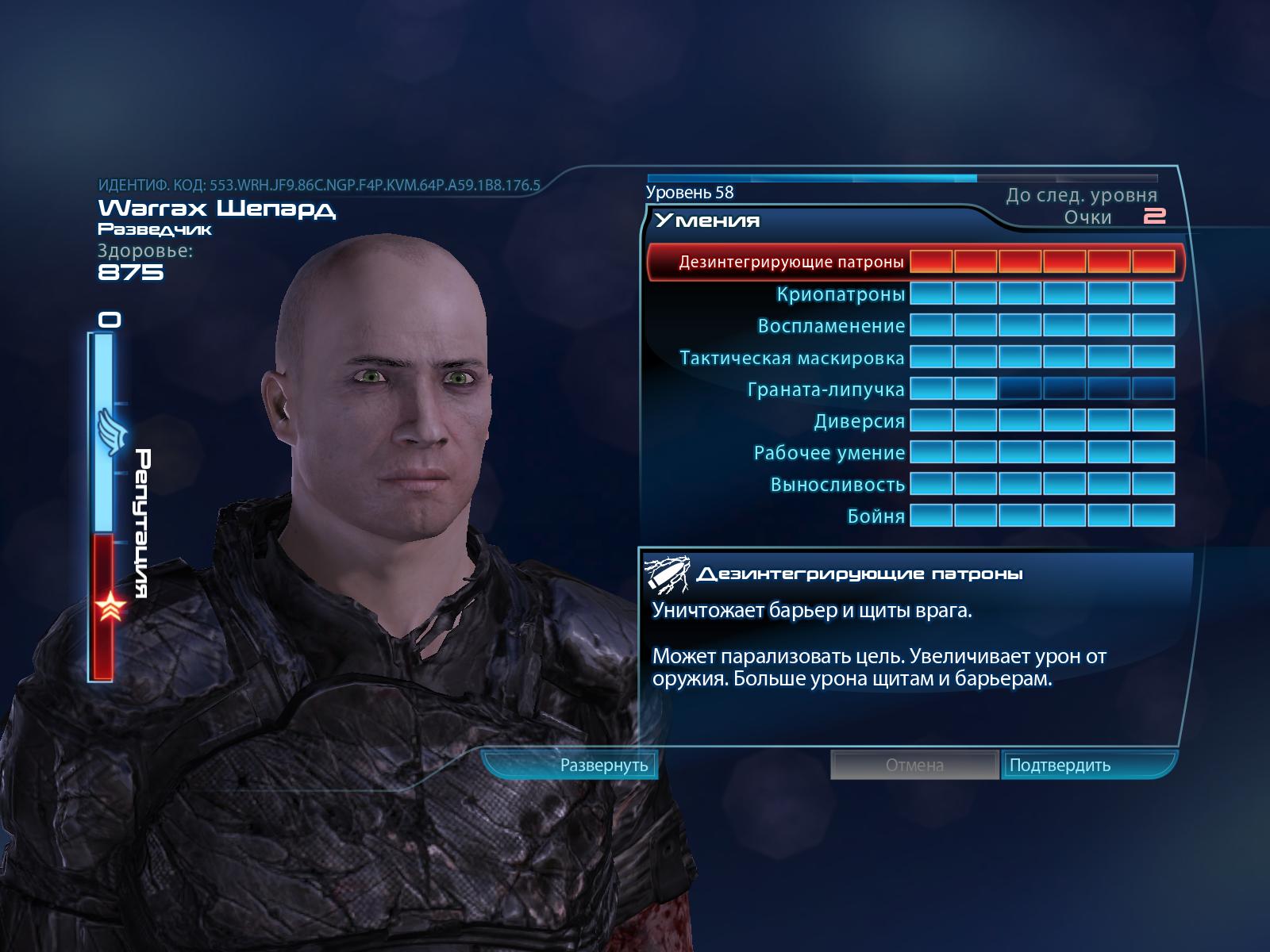Confirm changes with Подтвердить
1270x952 pixels.
1060,766
